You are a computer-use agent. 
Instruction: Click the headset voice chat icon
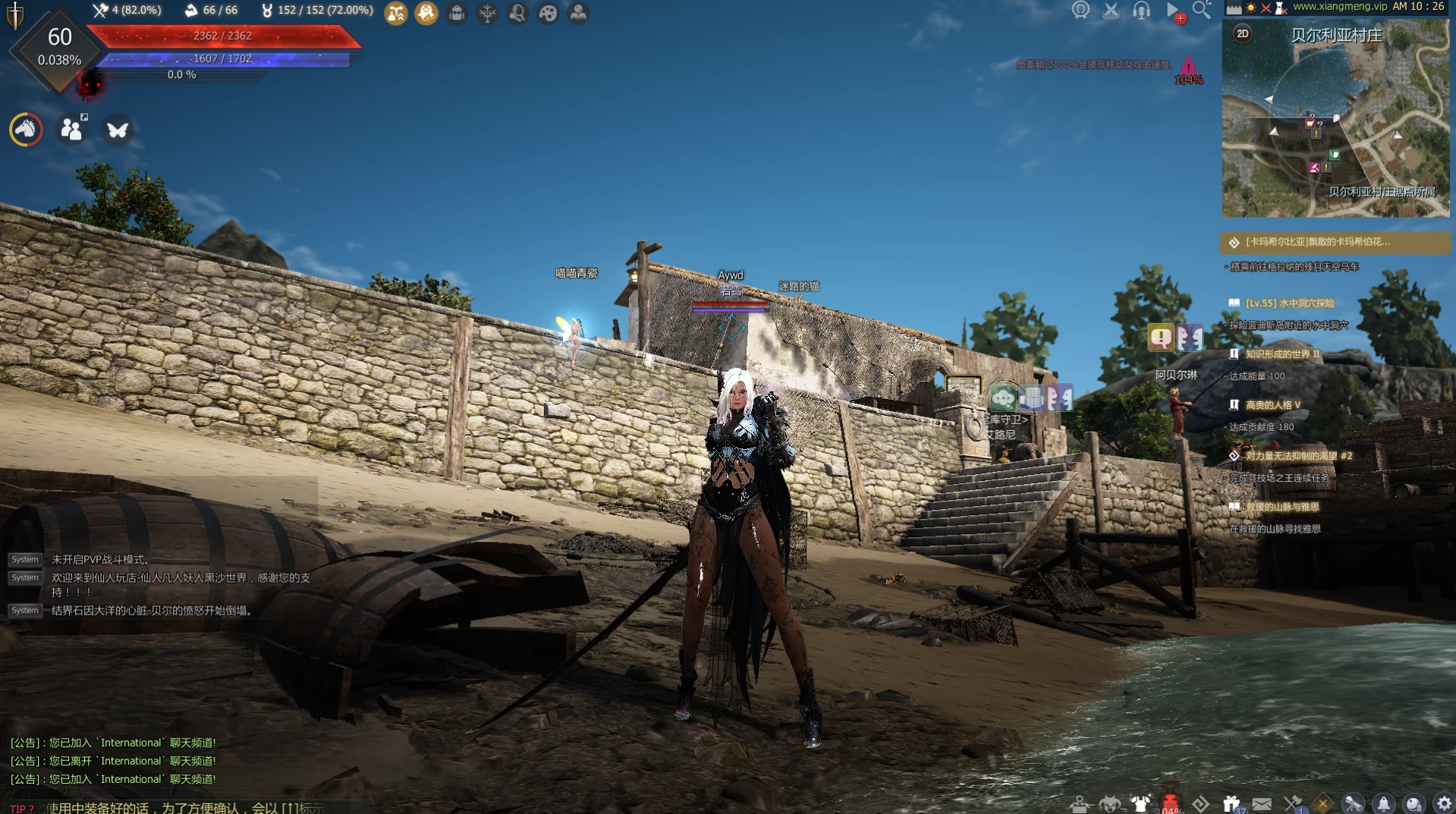(1141, 10)
